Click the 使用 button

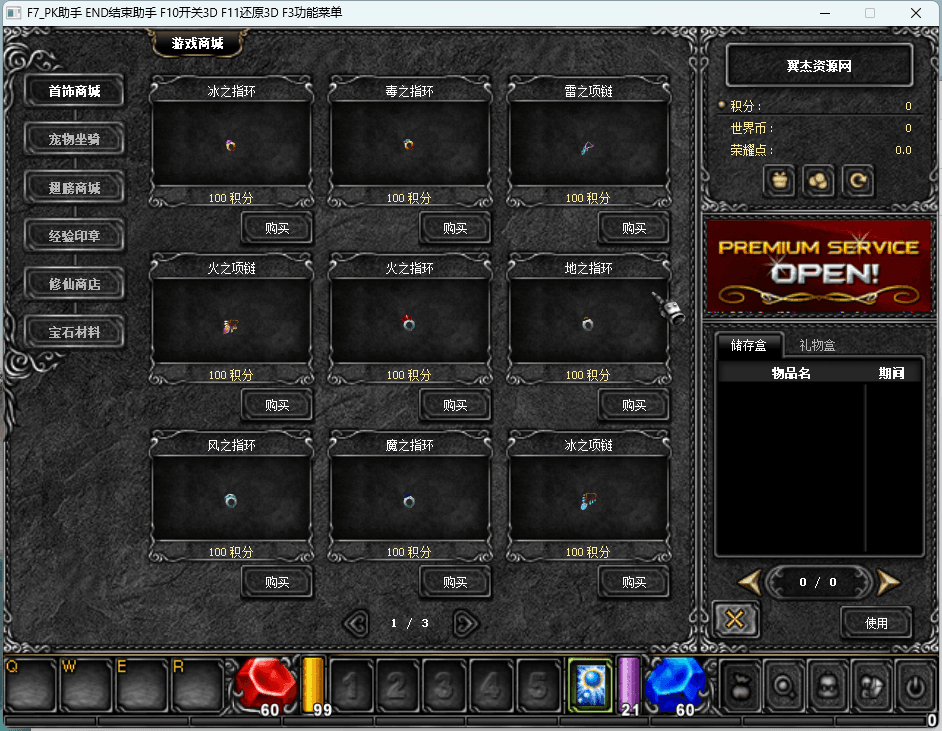pyautogui.click(x=876, y=622)
